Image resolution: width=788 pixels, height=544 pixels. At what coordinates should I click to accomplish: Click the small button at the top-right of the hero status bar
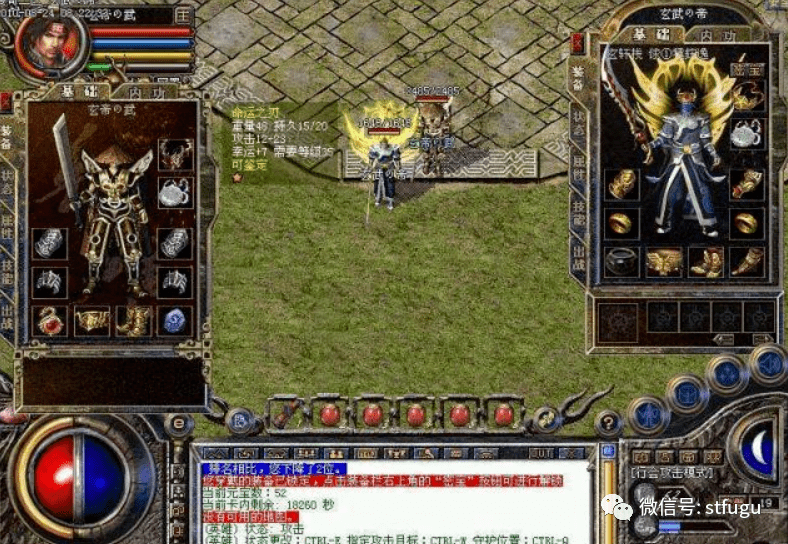point(183,15)
